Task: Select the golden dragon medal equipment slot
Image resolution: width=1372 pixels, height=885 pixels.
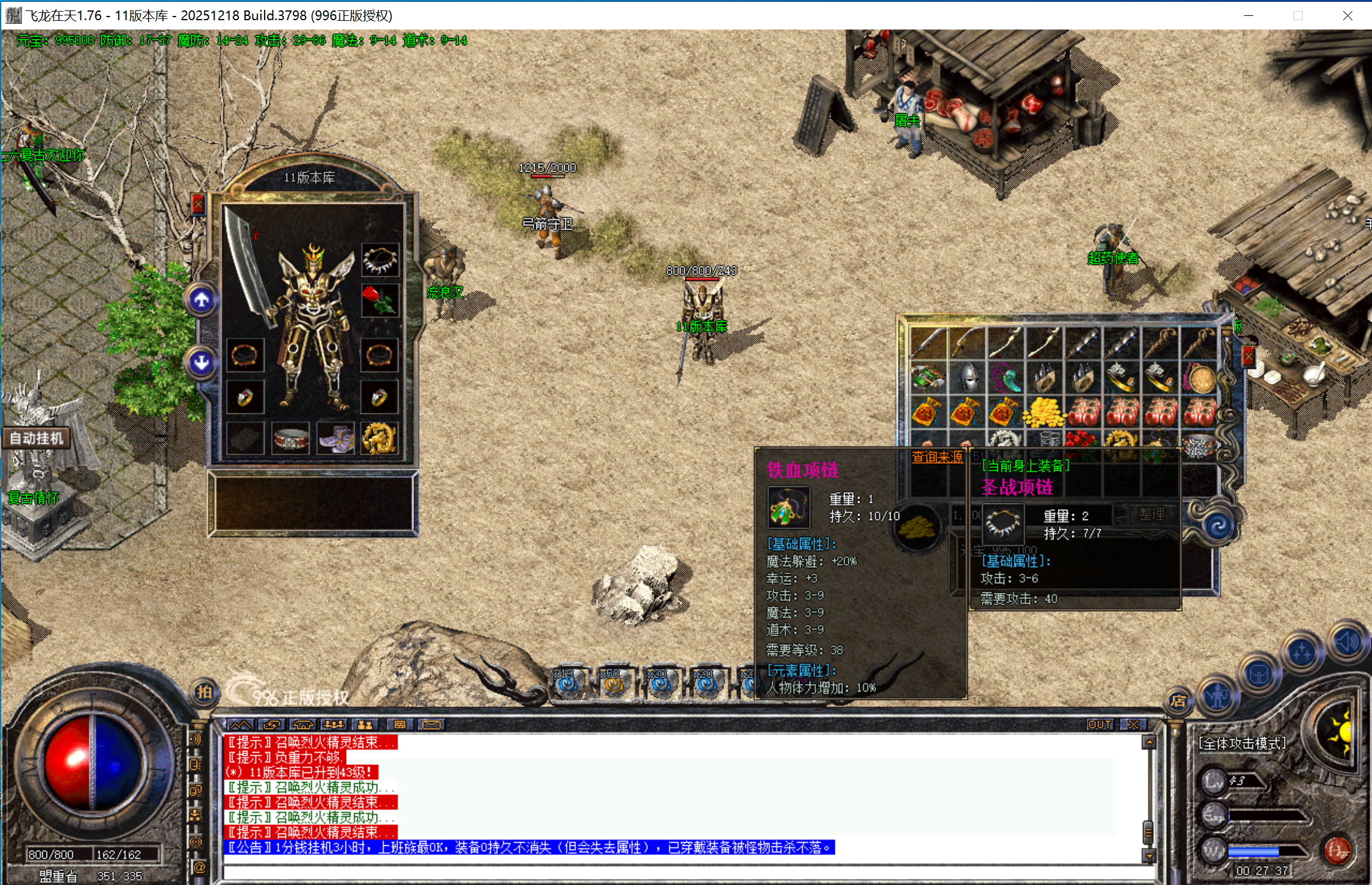Action: coord(379,439)
